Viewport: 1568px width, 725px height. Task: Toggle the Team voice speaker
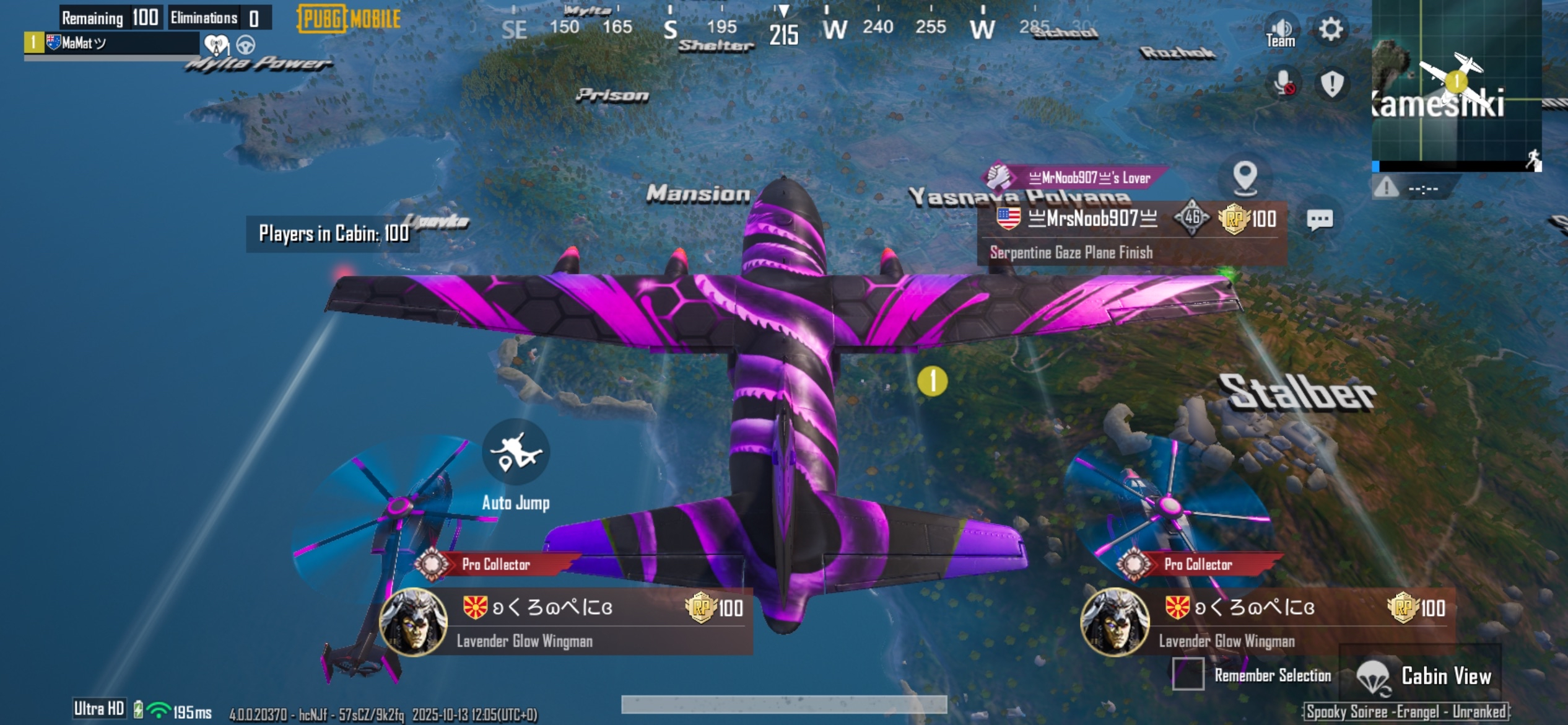(1280, 32)
